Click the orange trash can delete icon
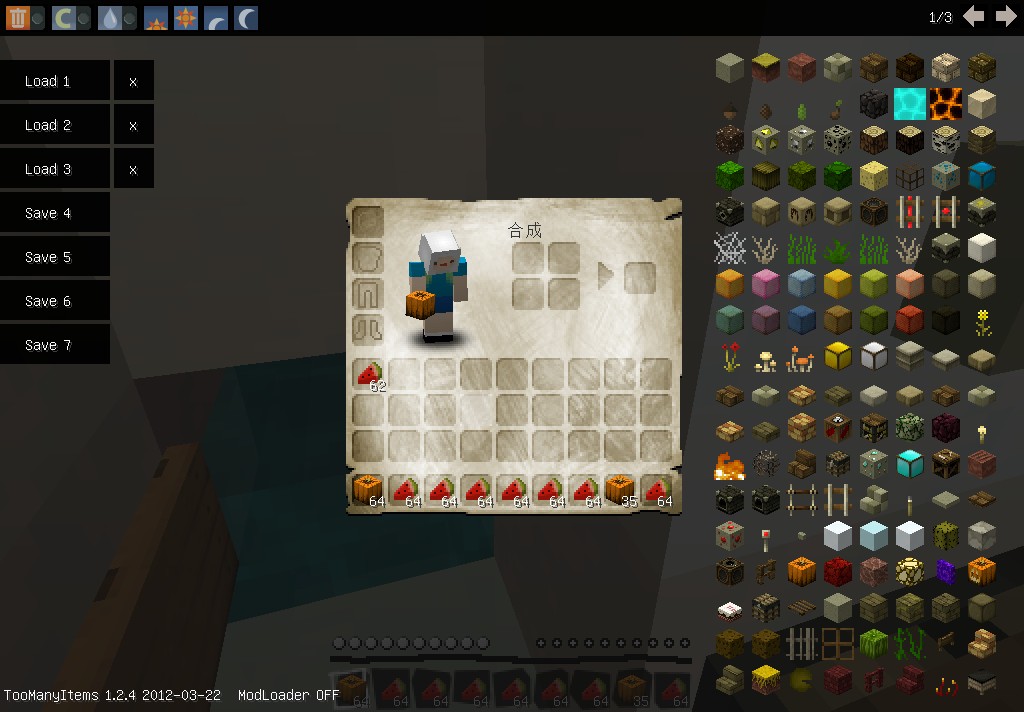1024x712 pixels. coord(17,17)
